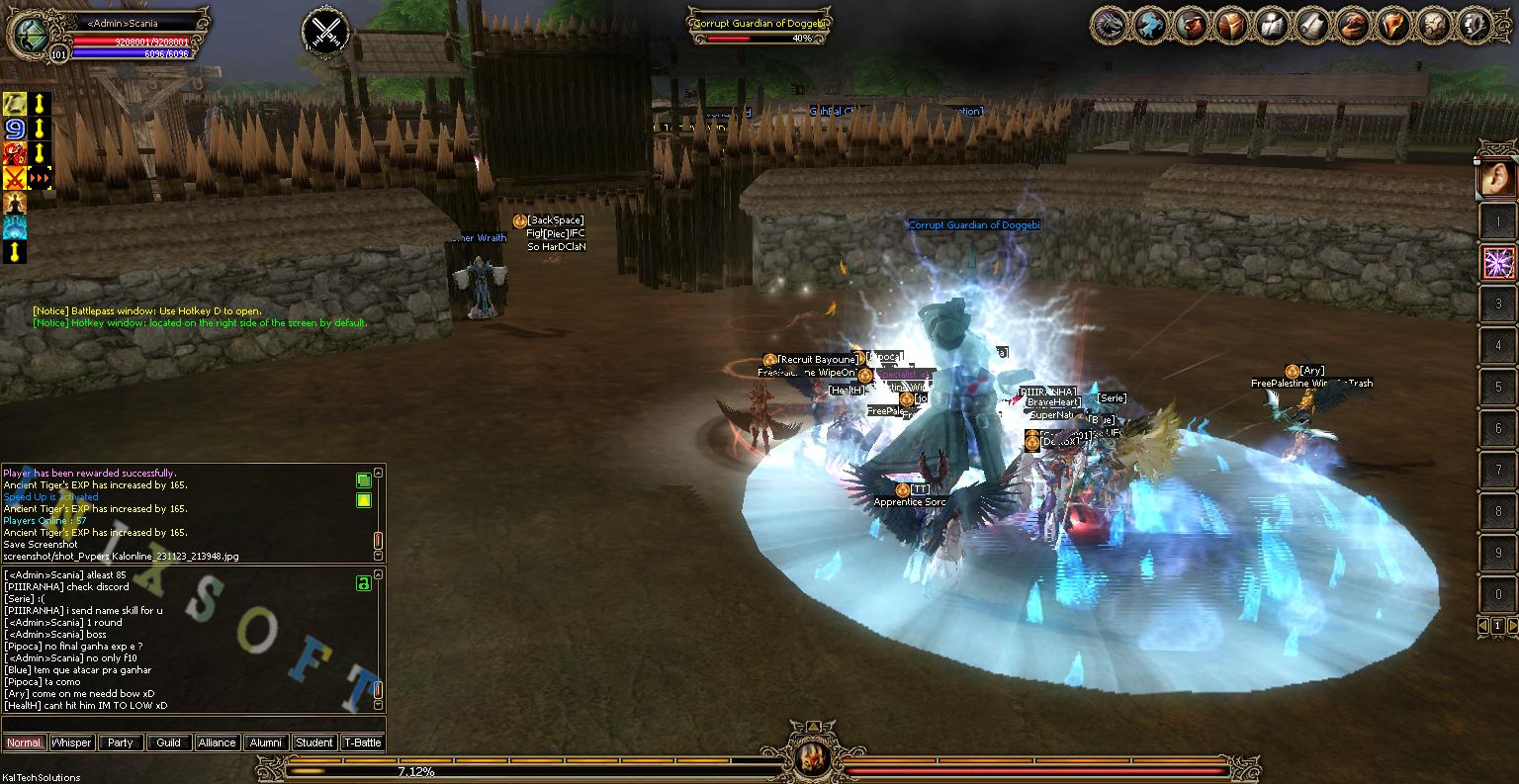1519x784 pixels.
Task: Click the left chevron arrow near hotkey bar bottom
Action: pos(1481,626)
